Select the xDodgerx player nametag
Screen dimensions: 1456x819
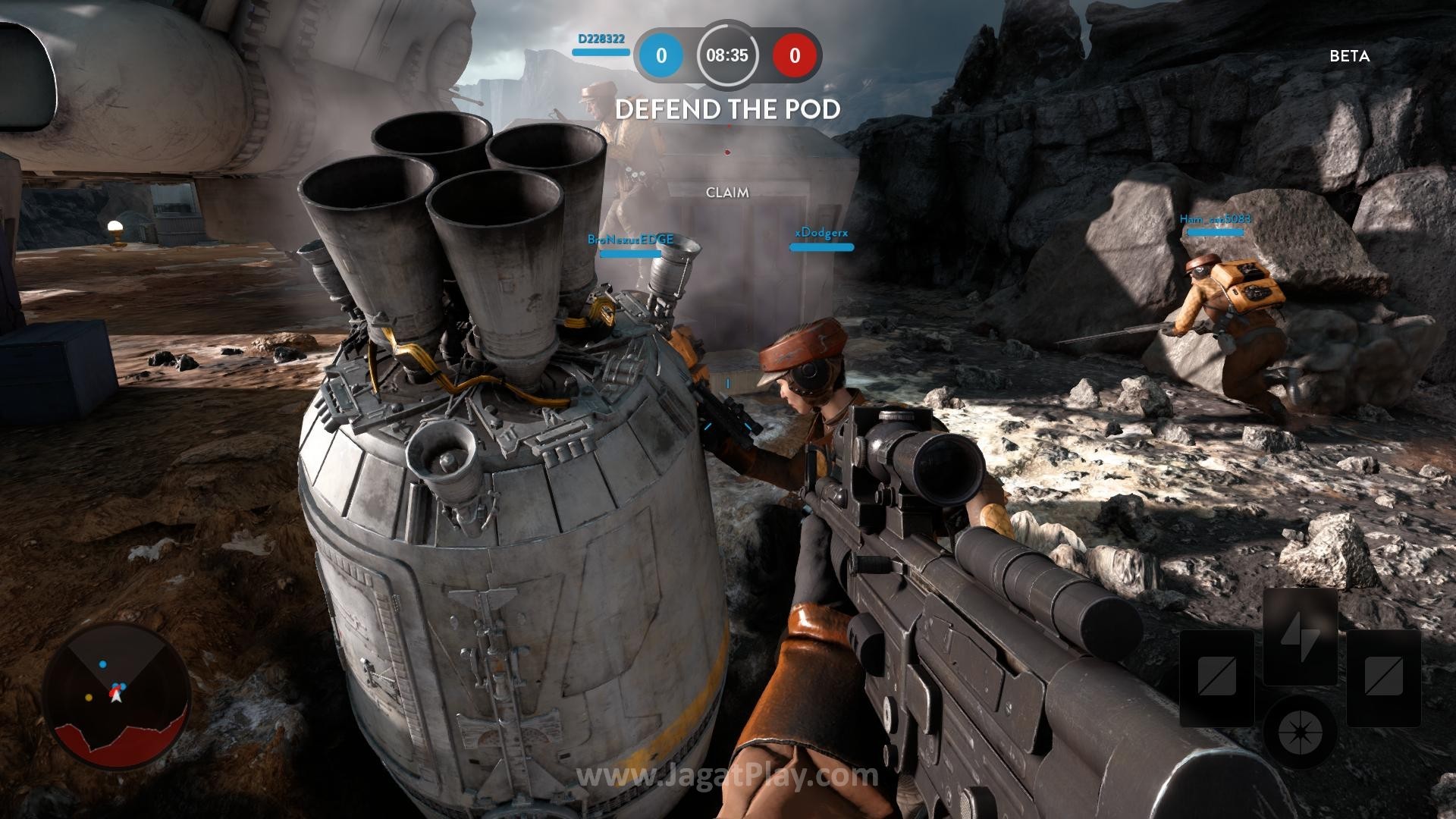click(821, 233)
